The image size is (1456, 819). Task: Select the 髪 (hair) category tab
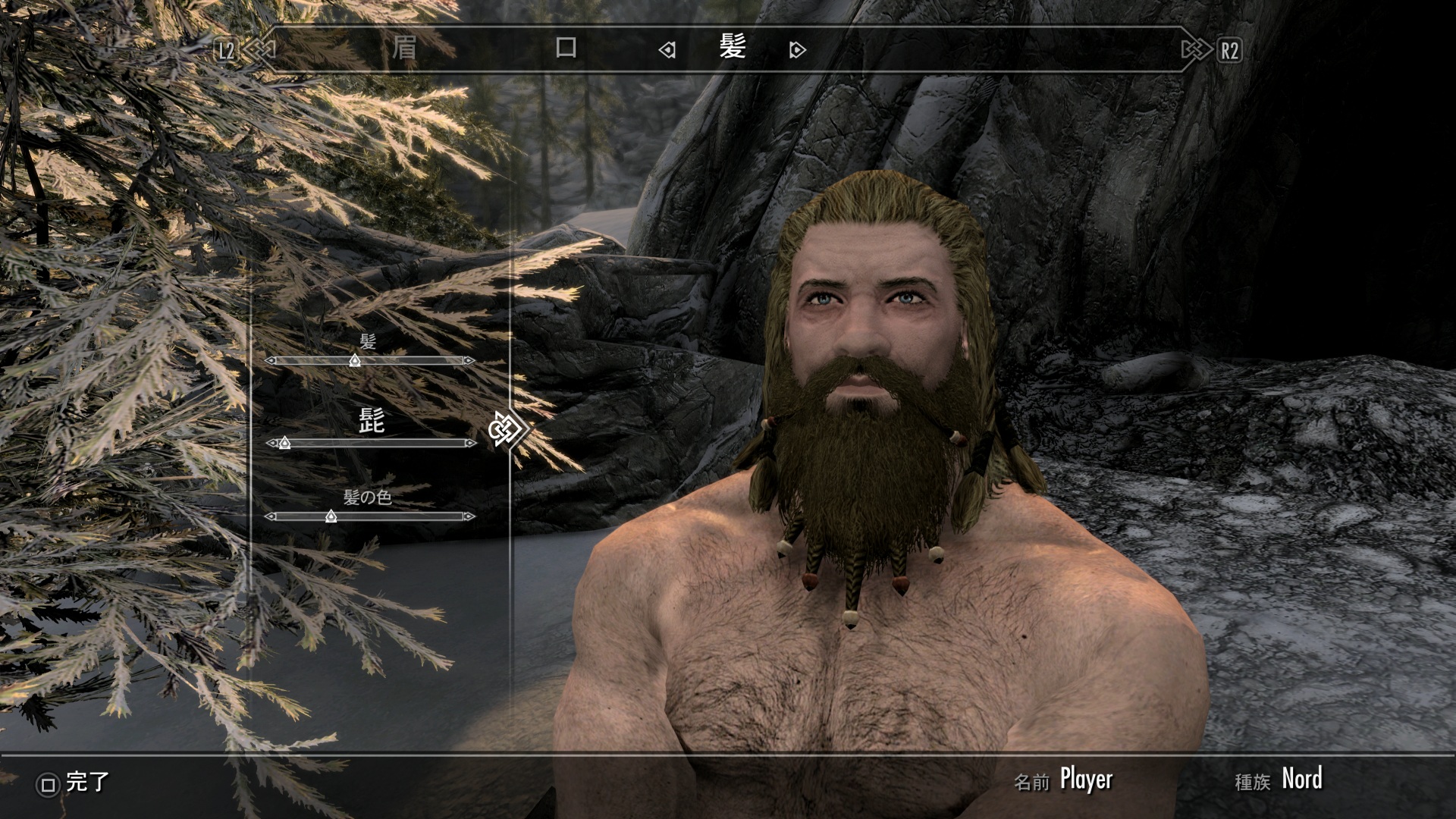pyautogui.click(x=732, y=48)
